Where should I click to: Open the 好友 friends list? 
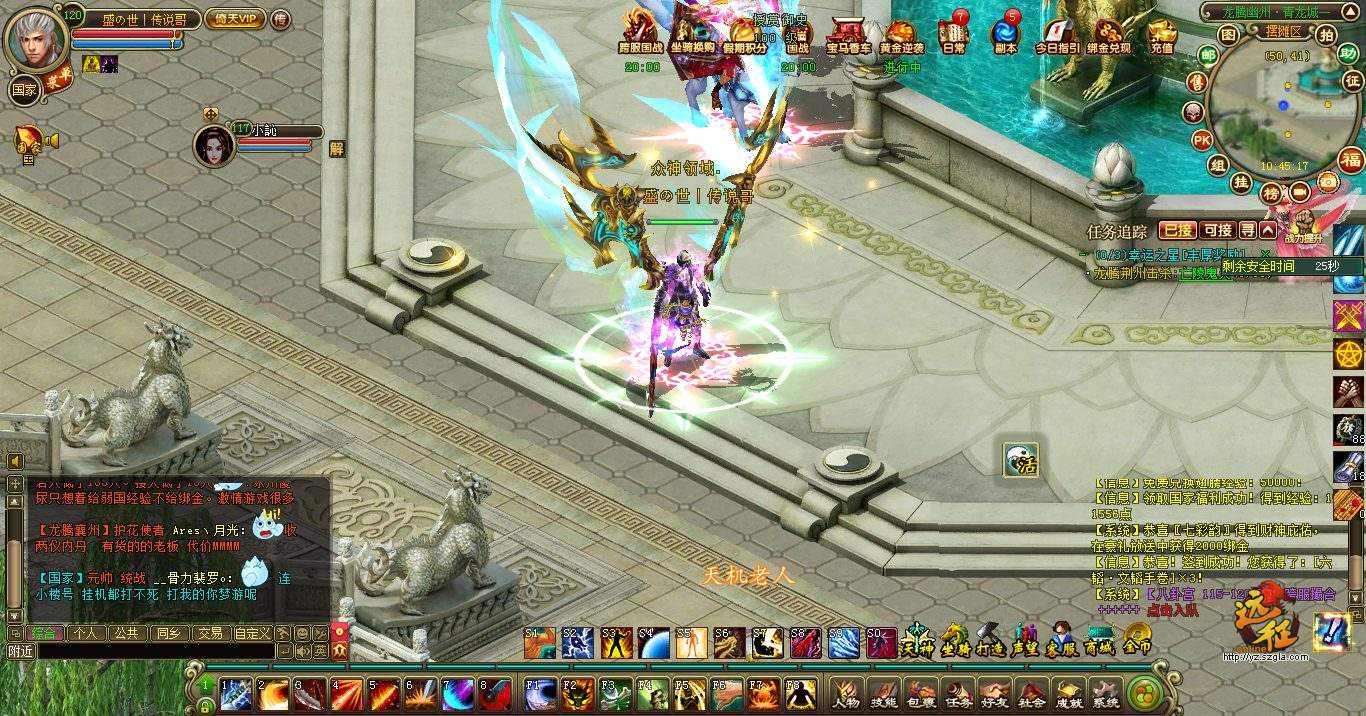pos(994,694)
